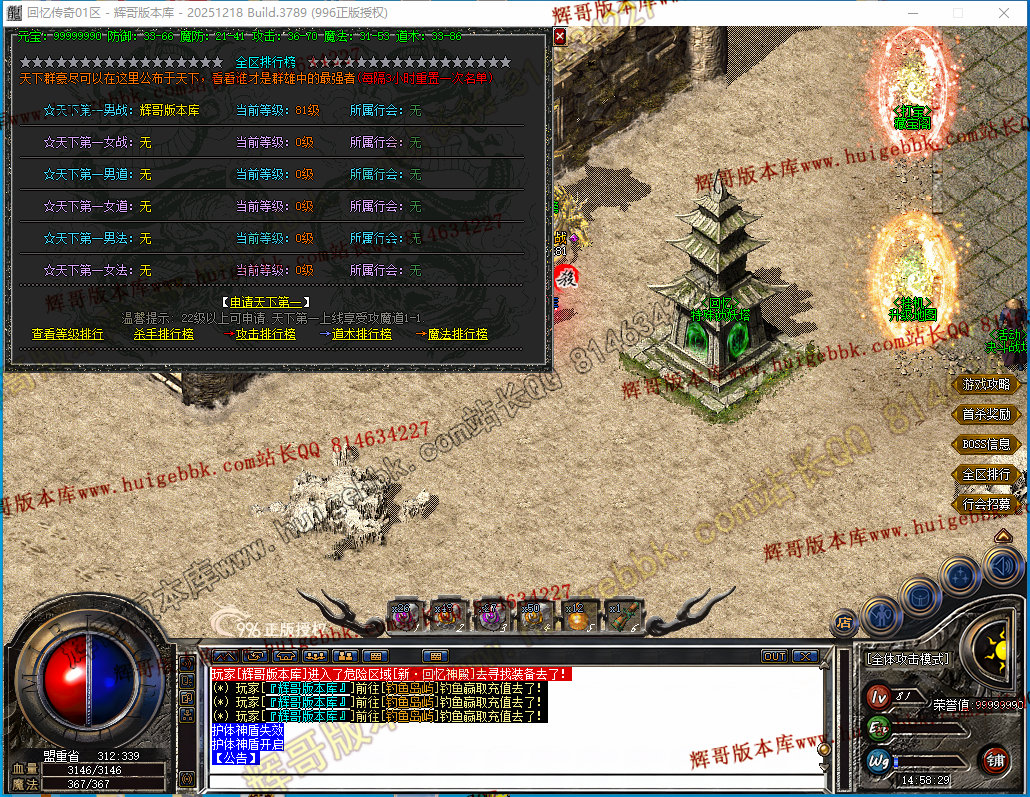Viewport: 1030px width, 797px height.
Task: Open the 道术排行榜 taoism ranking
Action: coord(361,334)
